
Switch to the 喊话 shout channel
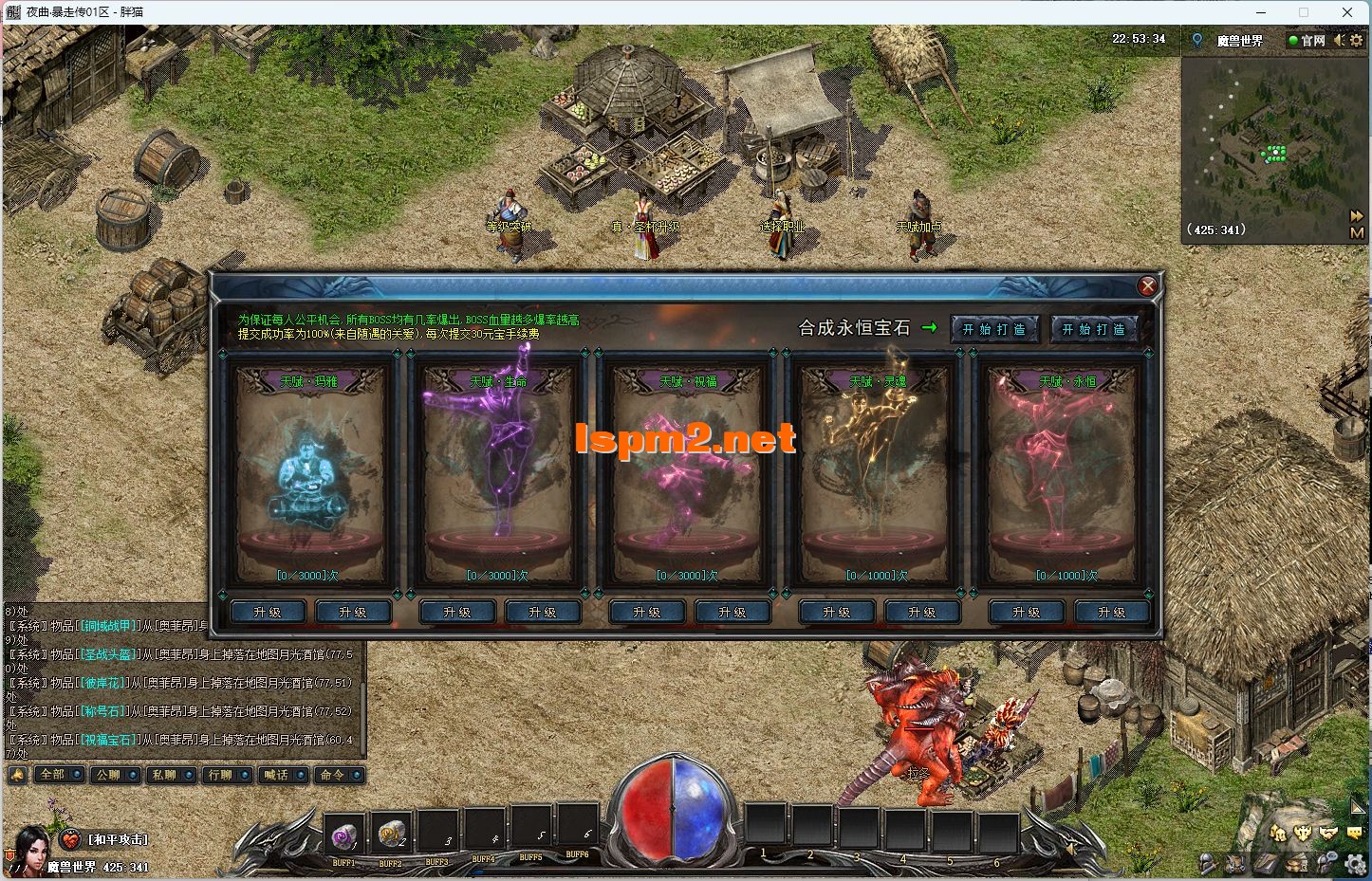[276, 775]
